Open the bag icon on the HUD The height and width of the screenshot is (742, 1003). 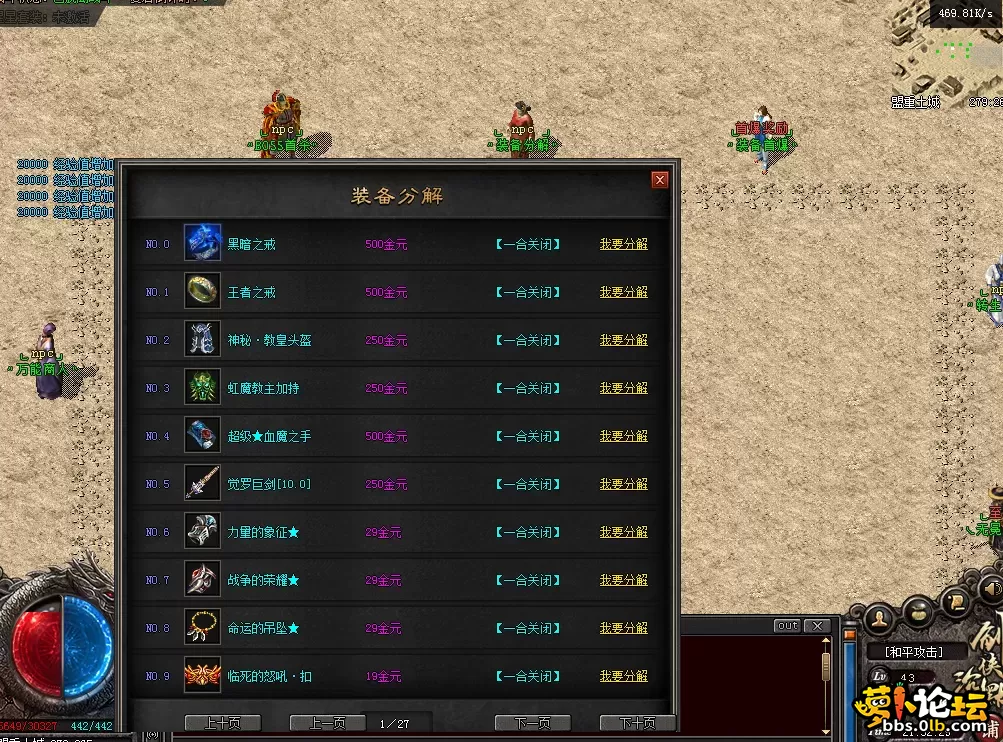tap(919, 608)
